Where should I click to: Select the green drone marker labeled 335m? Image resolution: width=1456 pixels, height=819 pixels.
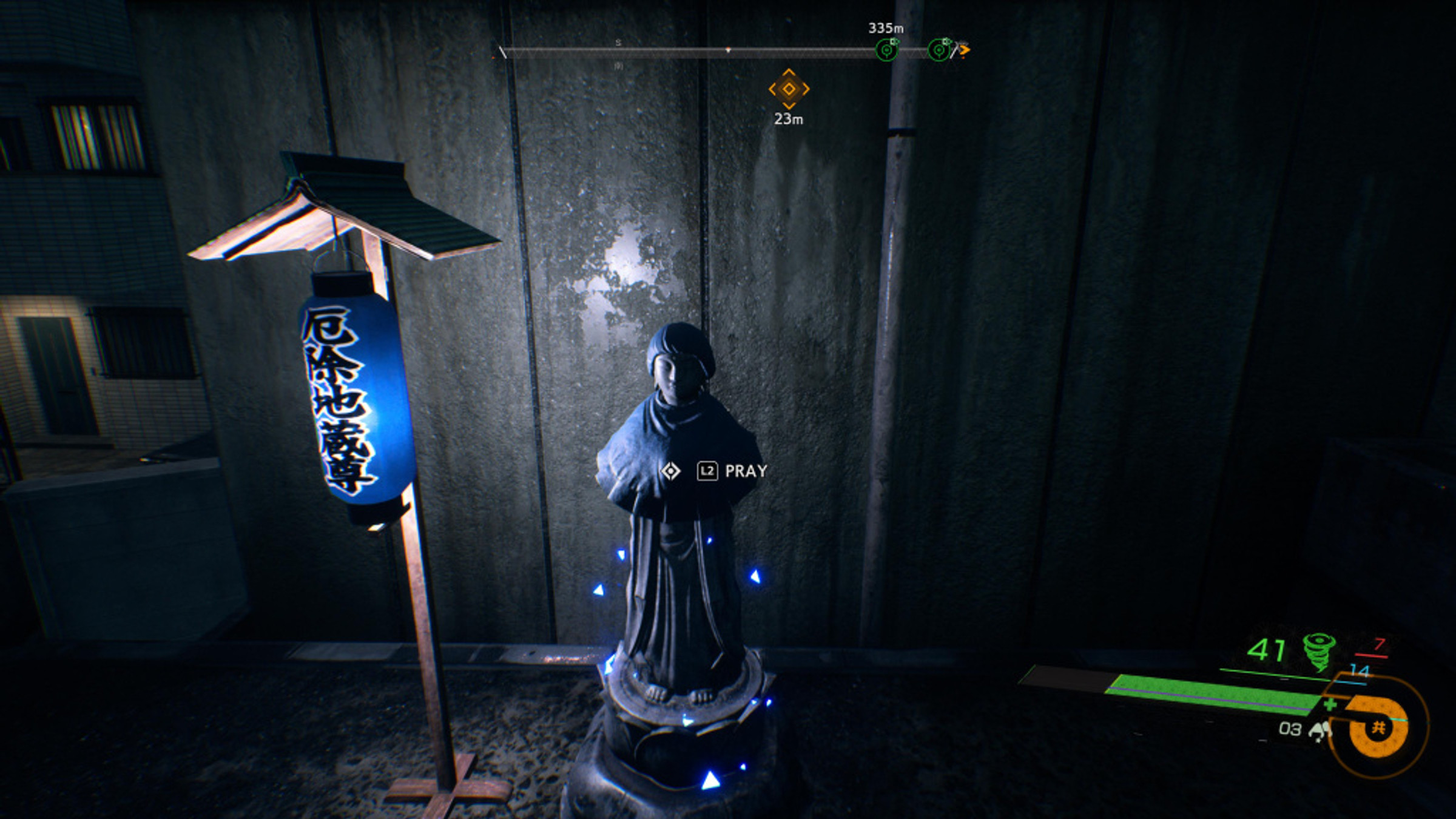[x=888, y=50]
